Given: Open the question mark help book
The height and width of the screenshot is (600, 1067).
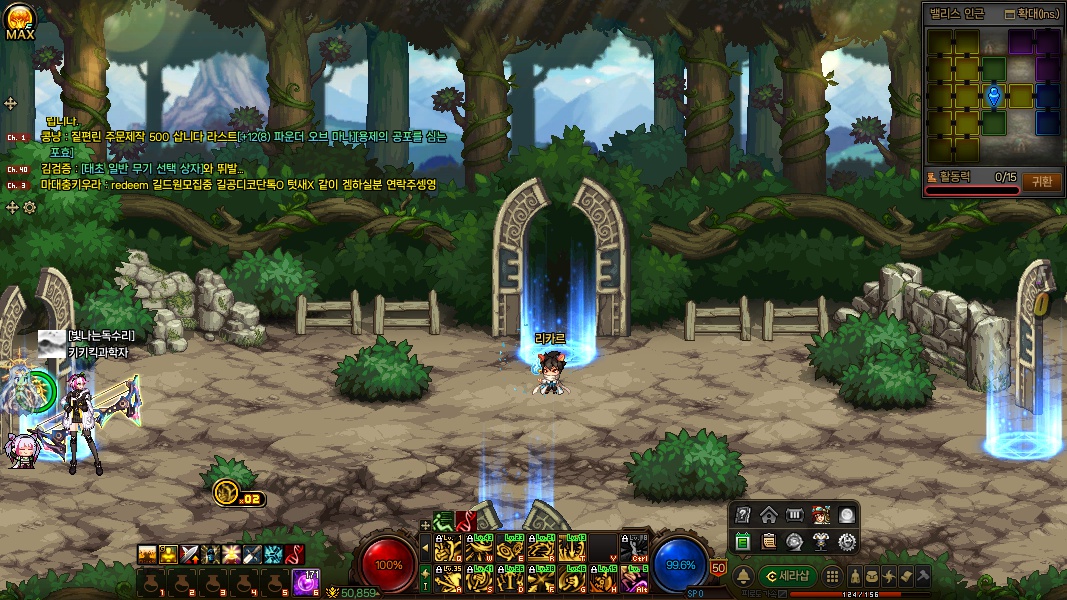Looking at the screenshot, I should 743,516.
